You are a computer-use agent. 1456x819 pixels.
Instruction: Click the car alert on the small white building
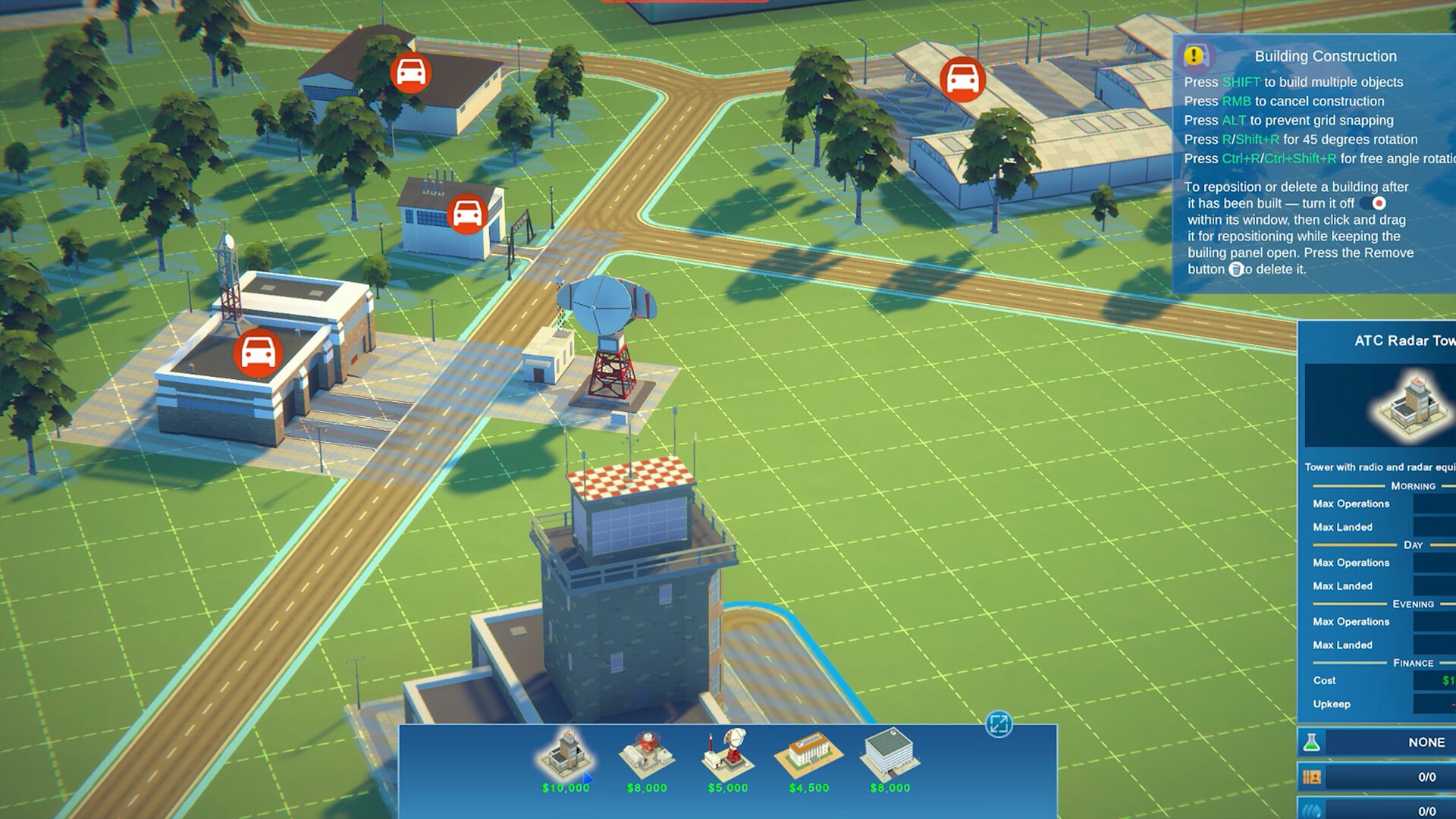pos(467,215)
